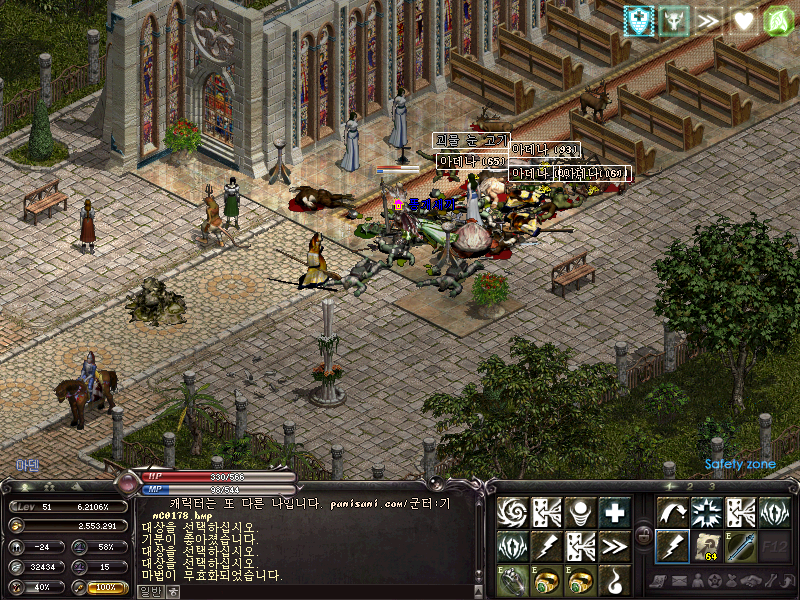The height and width of the screenshot is (600, 800).
Task: Switch to hotbar page 2
Action: point(689,486)
